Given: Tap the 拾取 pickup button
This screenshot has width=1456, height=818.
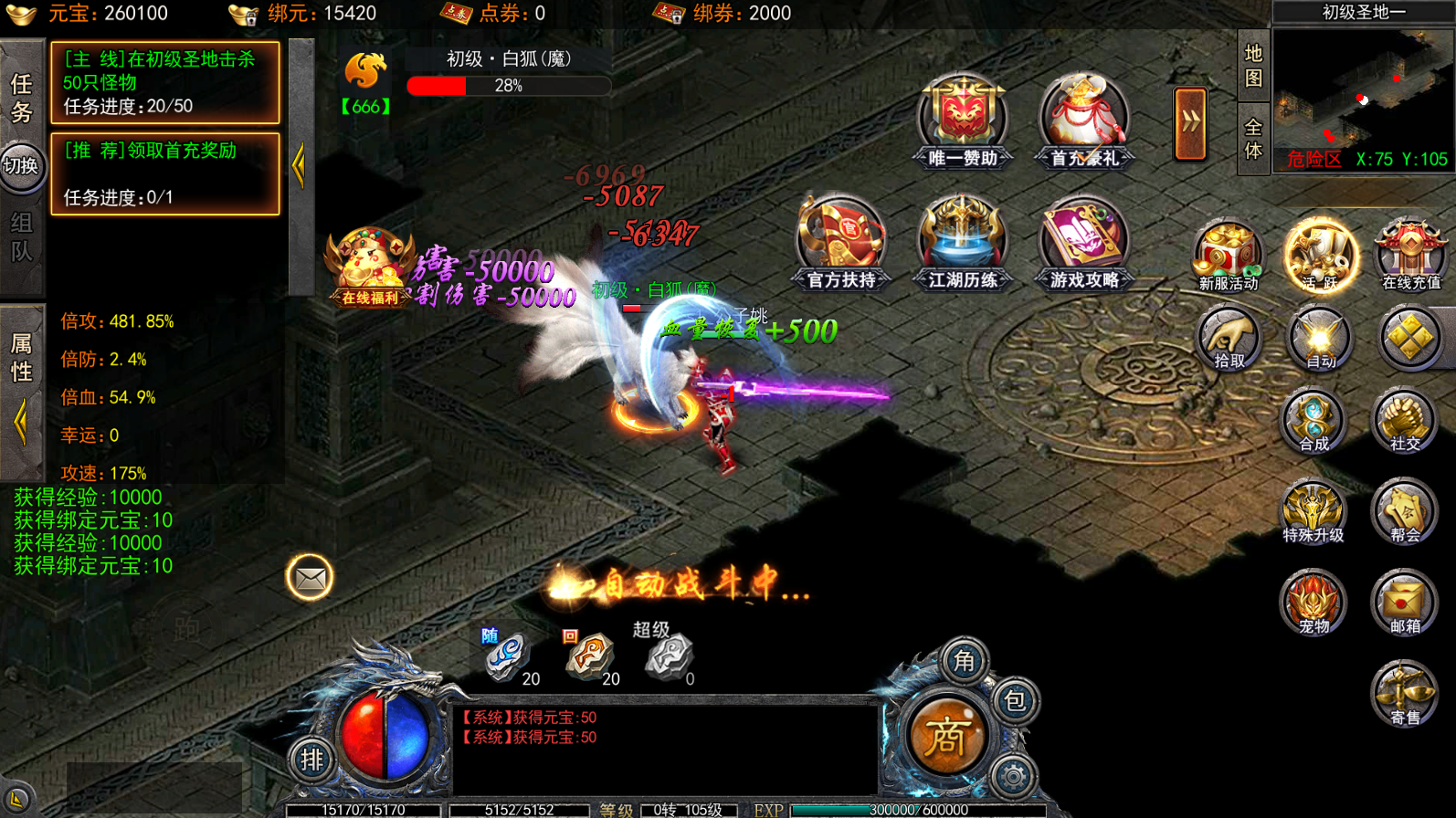Looking at the screenshot, I should click(x=1228, y=339).
